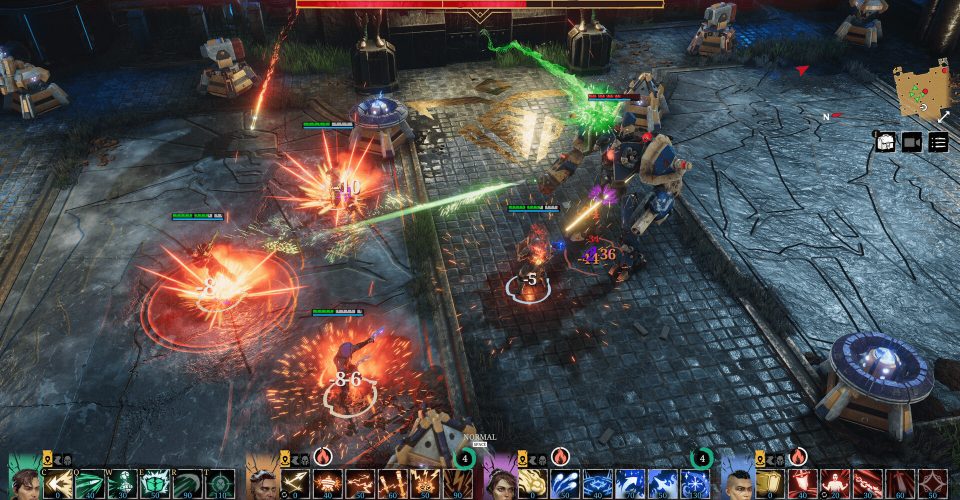Viewport: 960px width, 500px height.
Task: Expand the minimap with the diagonal arrow
Action: tap(942, 117)
